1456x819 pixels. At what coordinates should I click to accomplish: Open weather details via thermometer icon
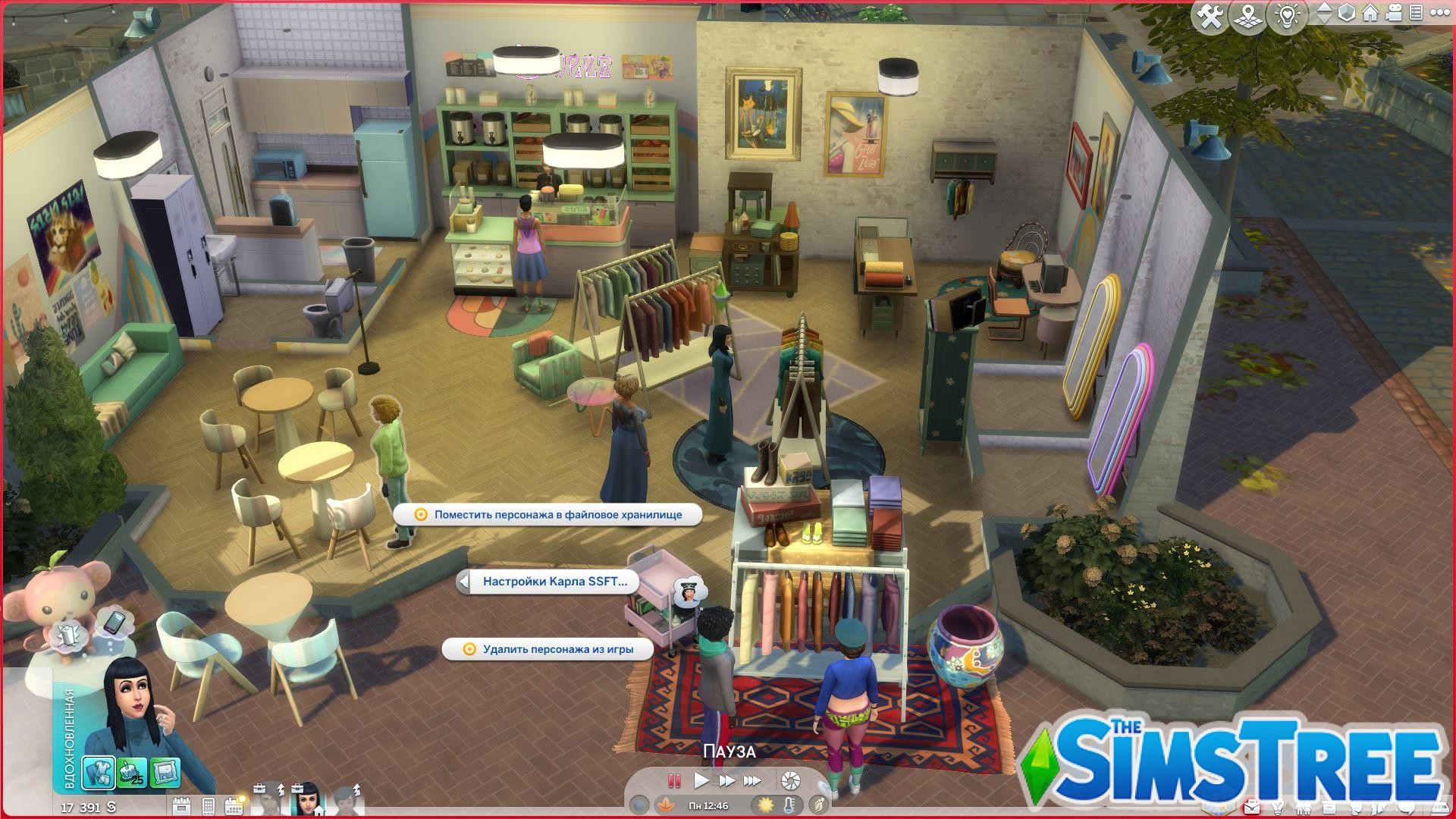(x=790, y=805)
